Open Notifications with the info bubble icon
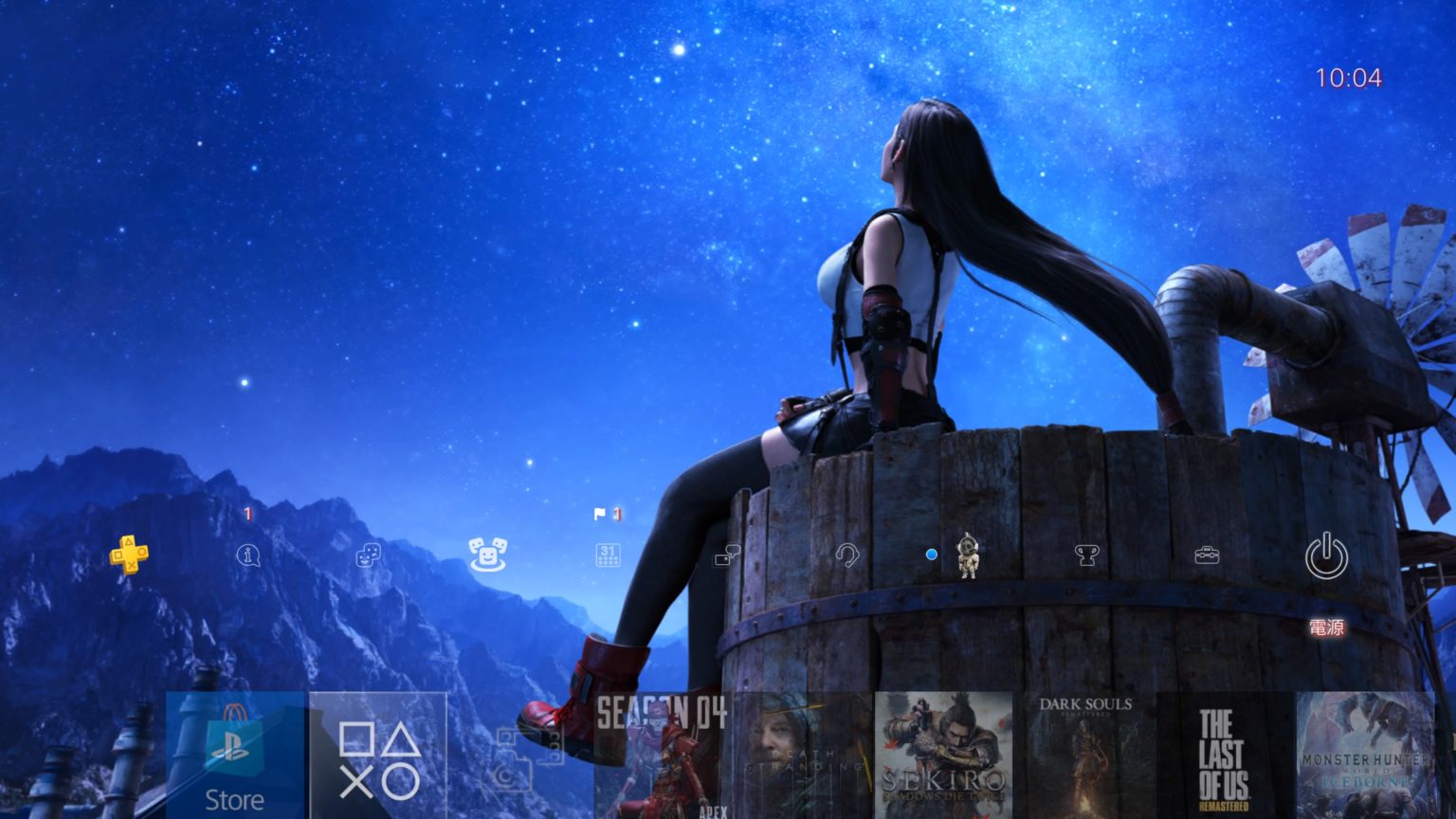The width and height of the screenshot is (1456, 819). coord(247,555)
